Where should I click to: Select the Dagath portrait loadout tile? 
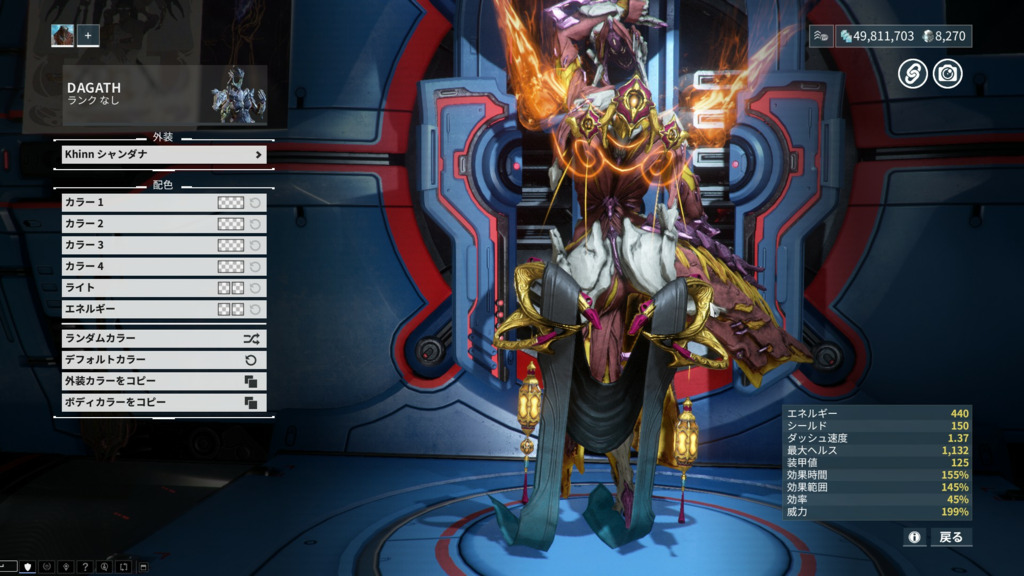click(63, 35)
